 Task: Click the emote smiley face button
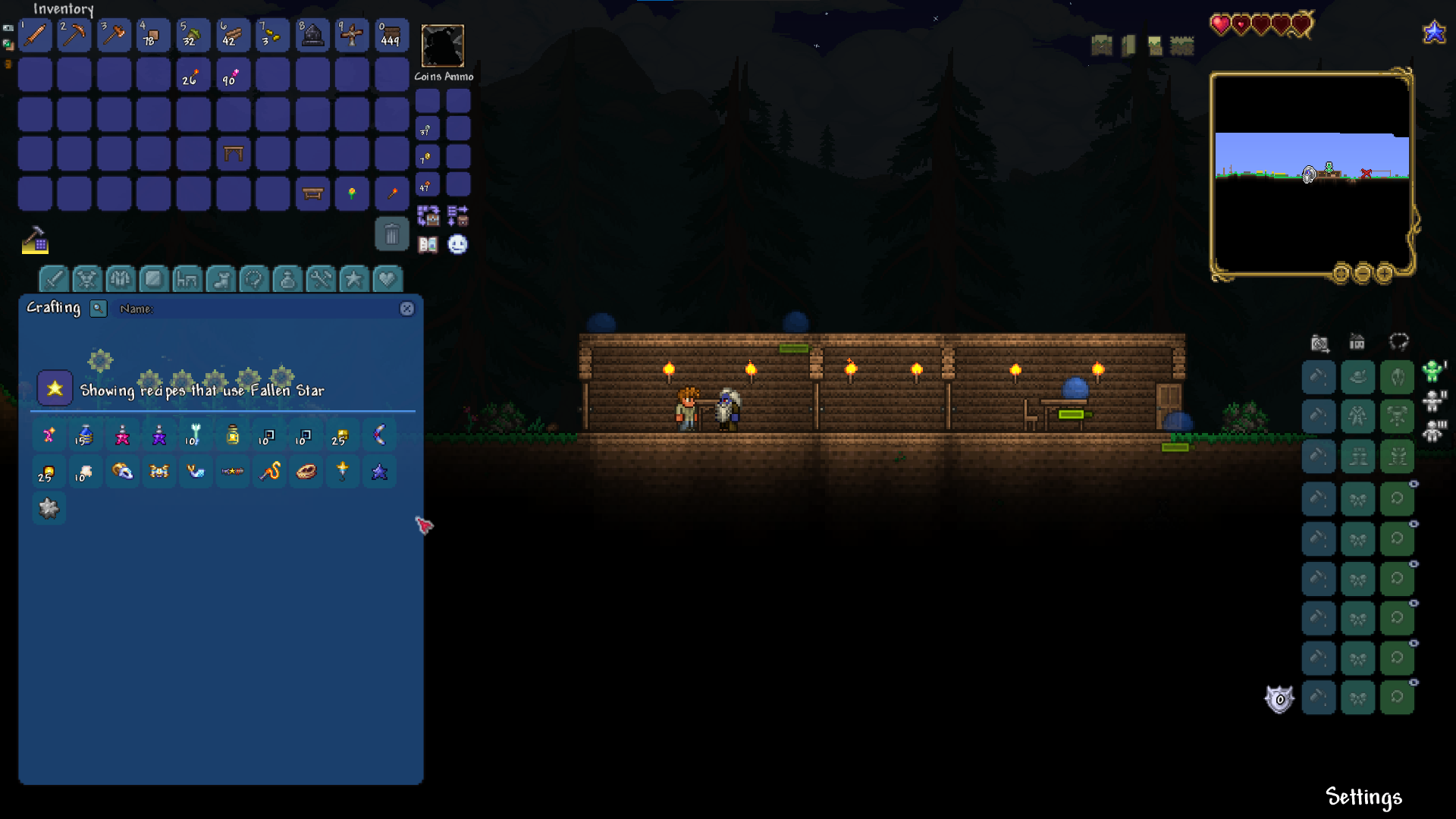[x=457, y=244]
